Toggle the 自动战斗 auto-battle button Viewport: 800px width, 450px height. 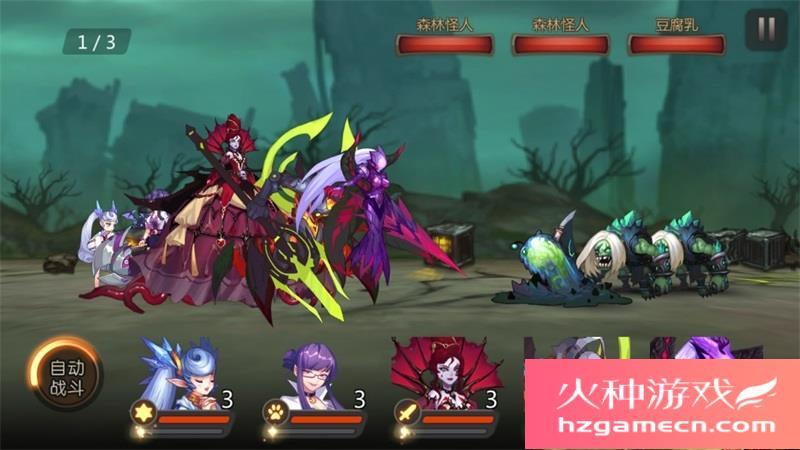coord(64,374)
